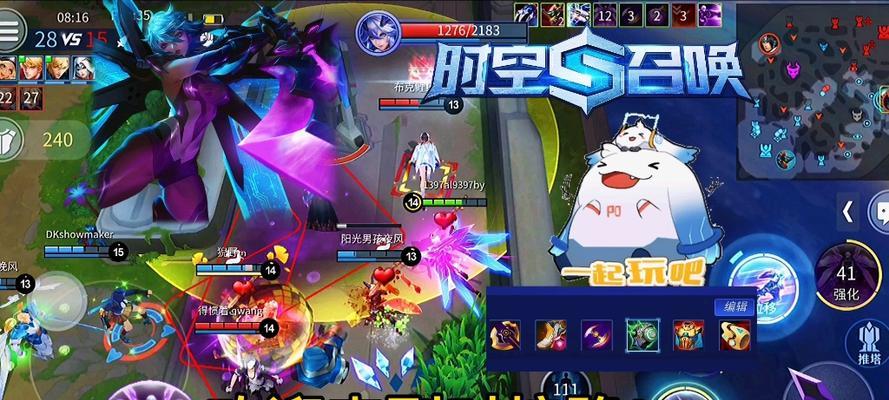Viewport: 889px width, 400px height.
Task: Click the 编辑 (edit) button
Action: [x=732, y=307]
